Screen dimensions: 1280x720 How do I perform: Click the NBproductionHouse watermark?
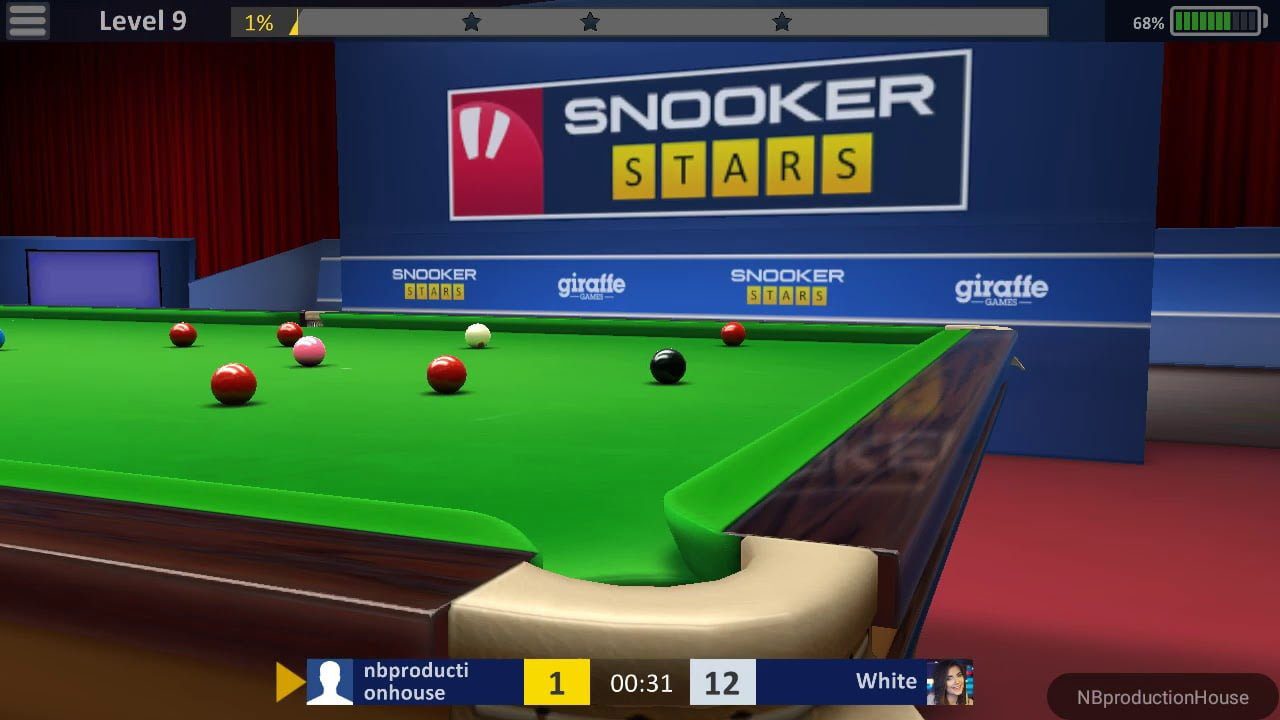click(1163, 697)
